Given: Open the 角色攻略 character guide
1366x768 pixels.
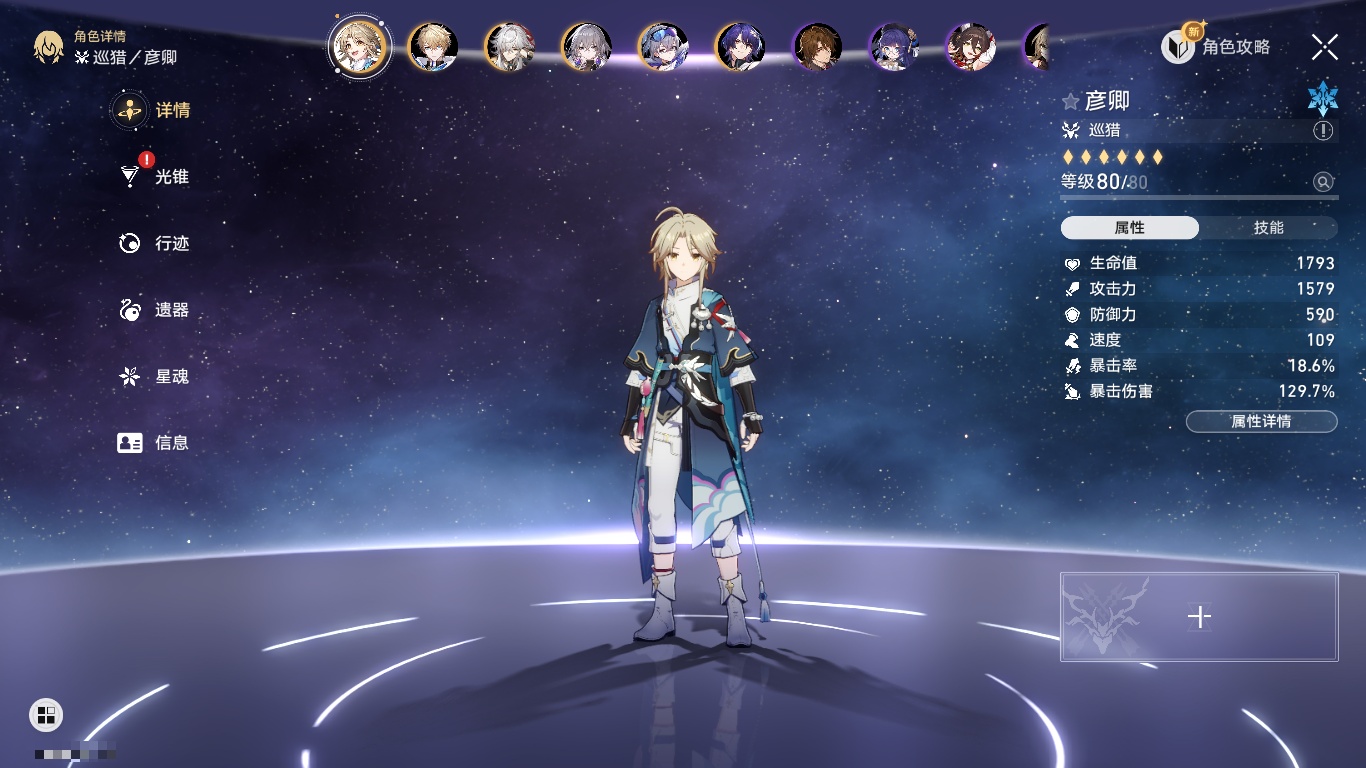Looking at the screenshot, I should pyautogui.click(x=1217, y=47).
